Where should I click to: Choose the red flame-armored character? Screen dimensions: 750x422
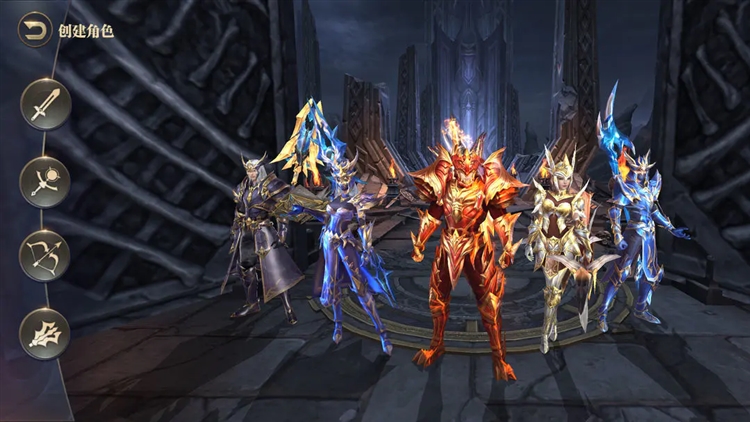465,250
